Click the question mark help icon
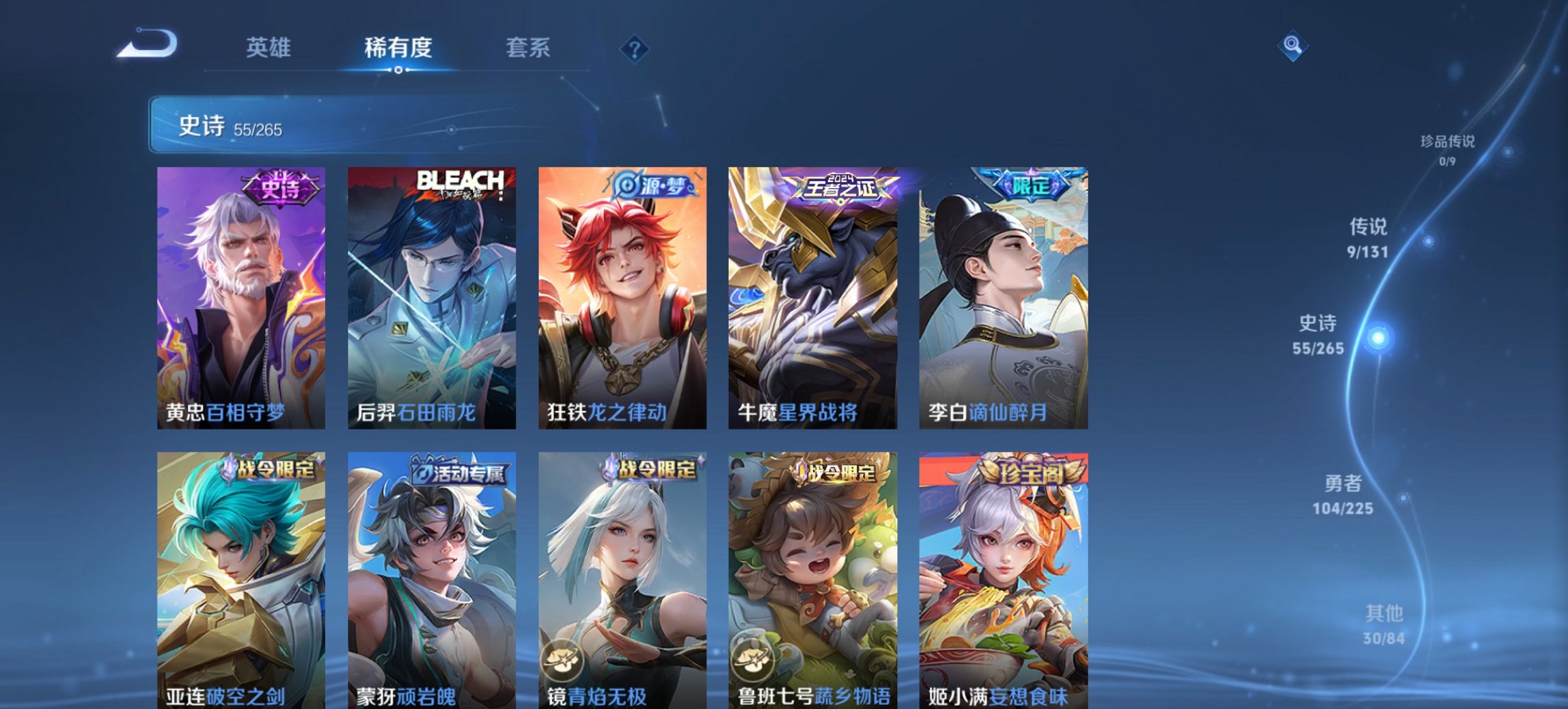 click(x=636, y=47)
